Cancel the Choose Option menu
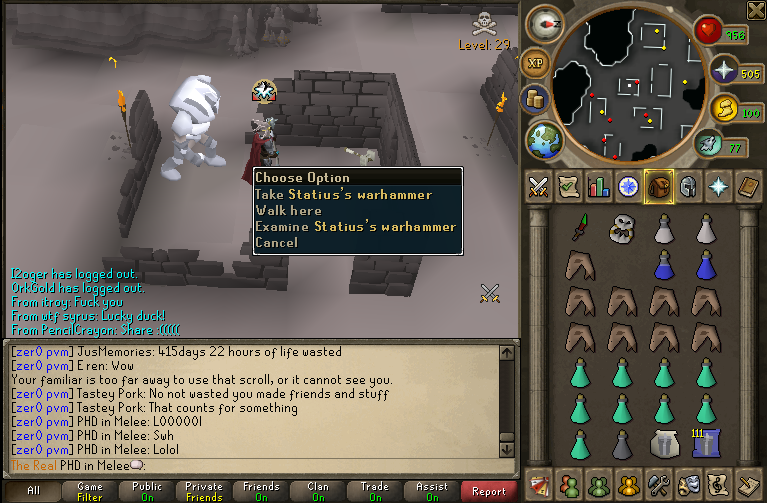The image size is (767, 503). (276, 243)
